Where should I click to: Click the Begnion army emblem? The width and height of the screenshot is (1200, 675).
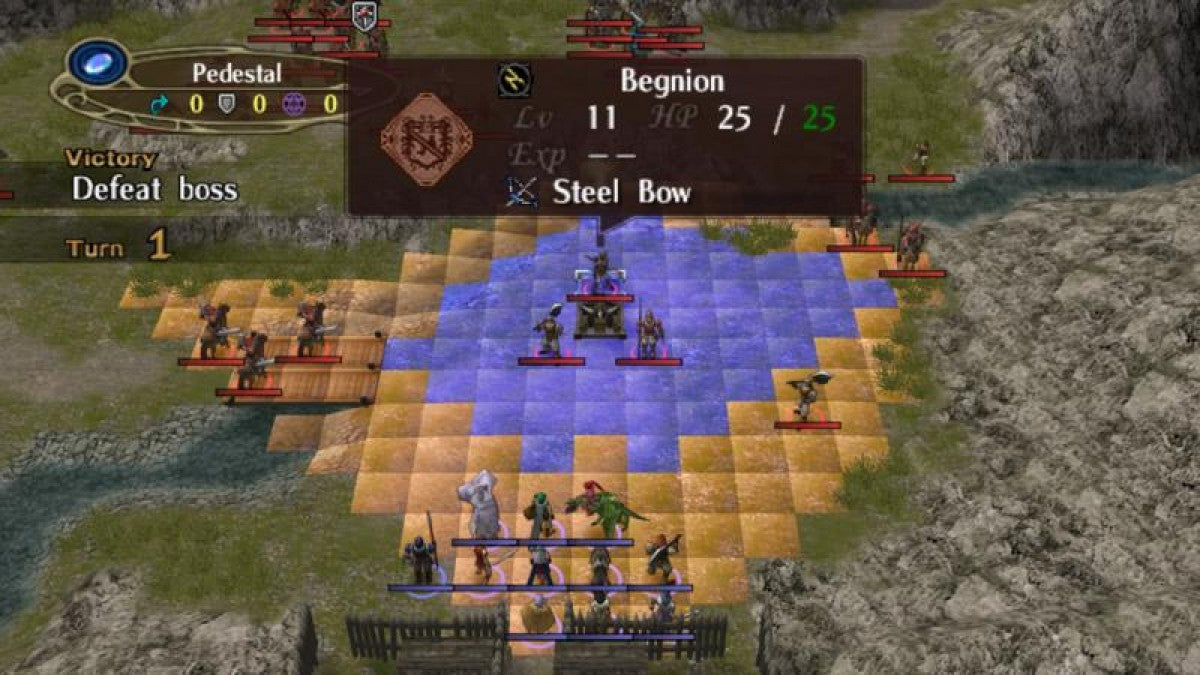[x=426, y=138]
